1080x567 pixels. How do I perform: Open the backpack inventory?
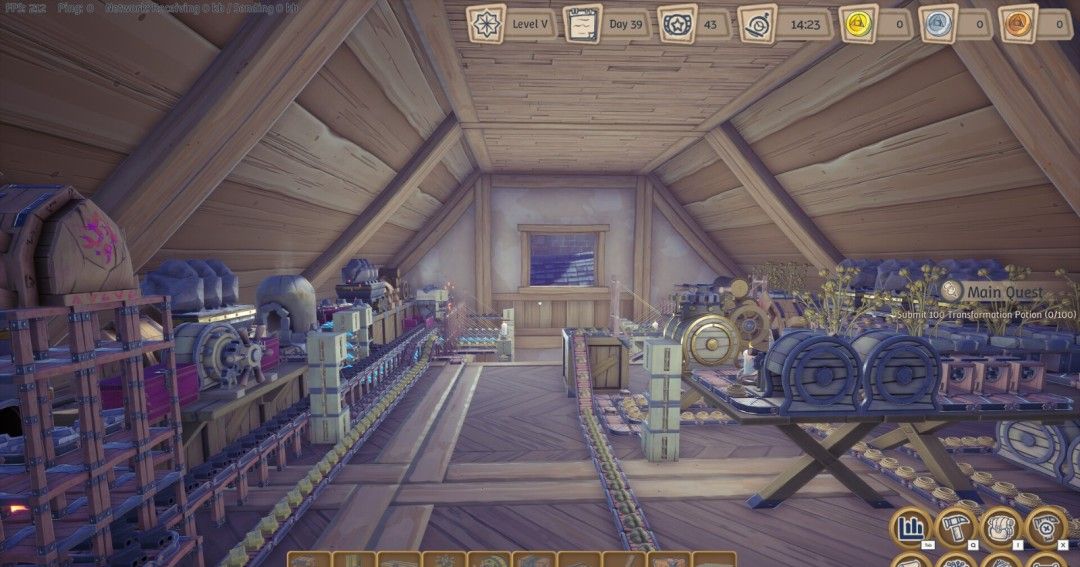point(1001,528)
